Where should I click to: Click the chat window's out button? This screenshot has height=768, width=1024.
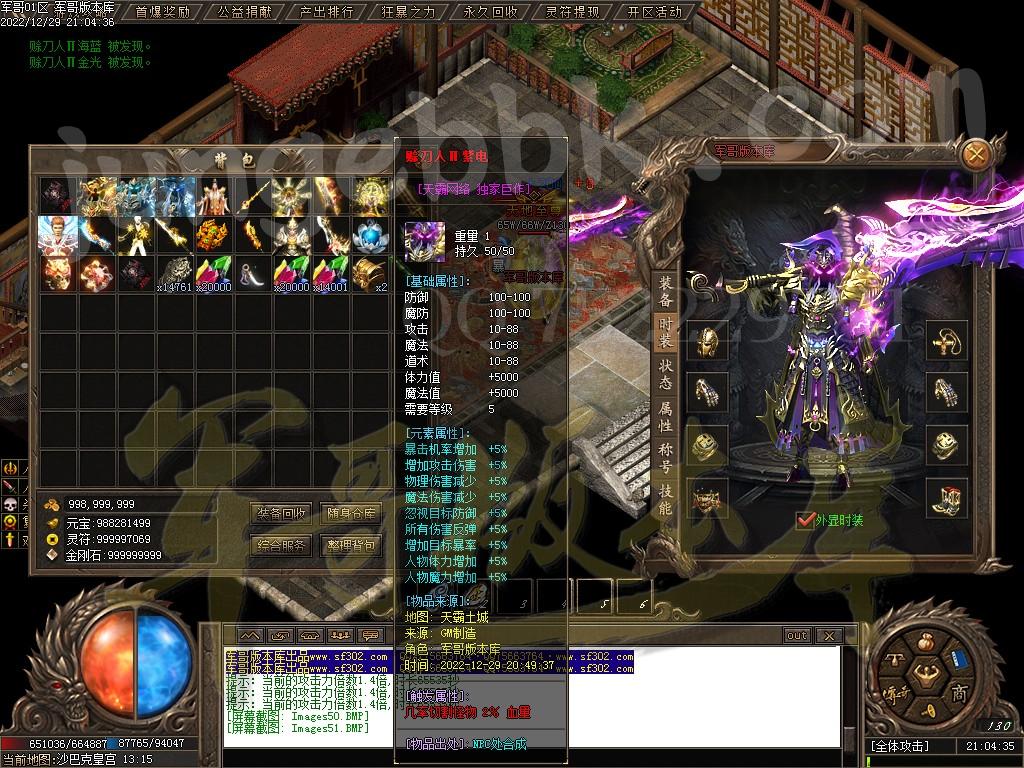coord(796,635)
